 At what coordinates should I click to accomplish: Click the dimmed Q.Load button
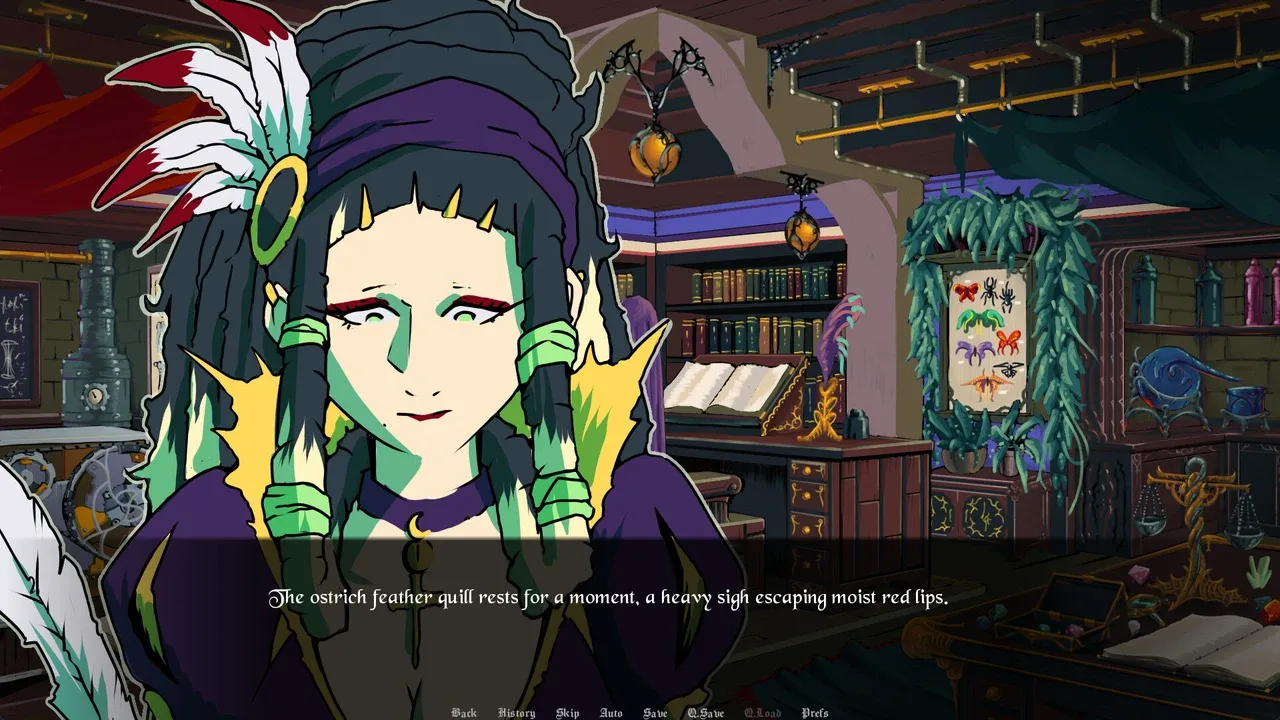coord(762,713)
